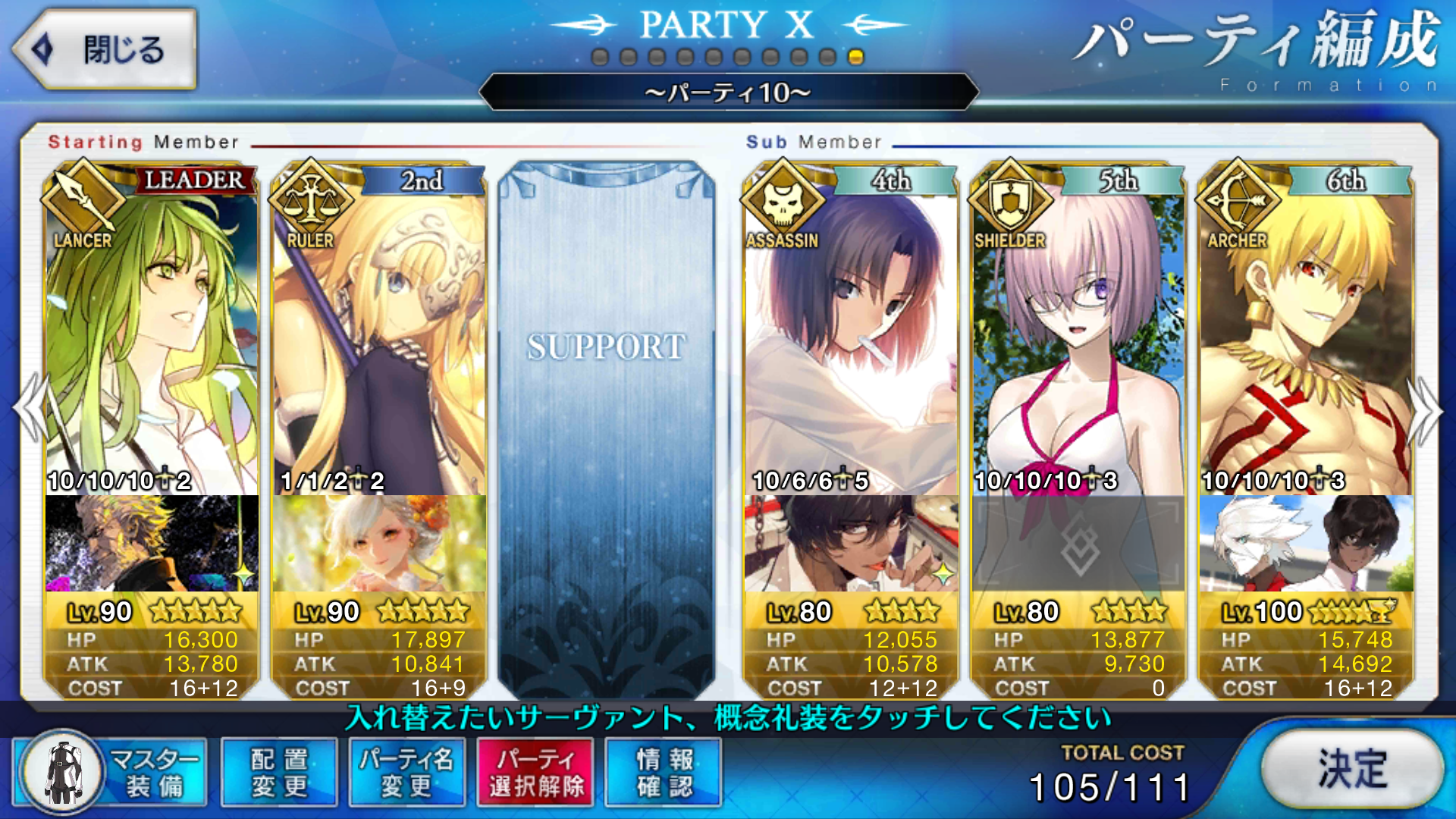Select the Archer servant in 6th slot
Screen dimensions: 1456x819
point(1306,341)
